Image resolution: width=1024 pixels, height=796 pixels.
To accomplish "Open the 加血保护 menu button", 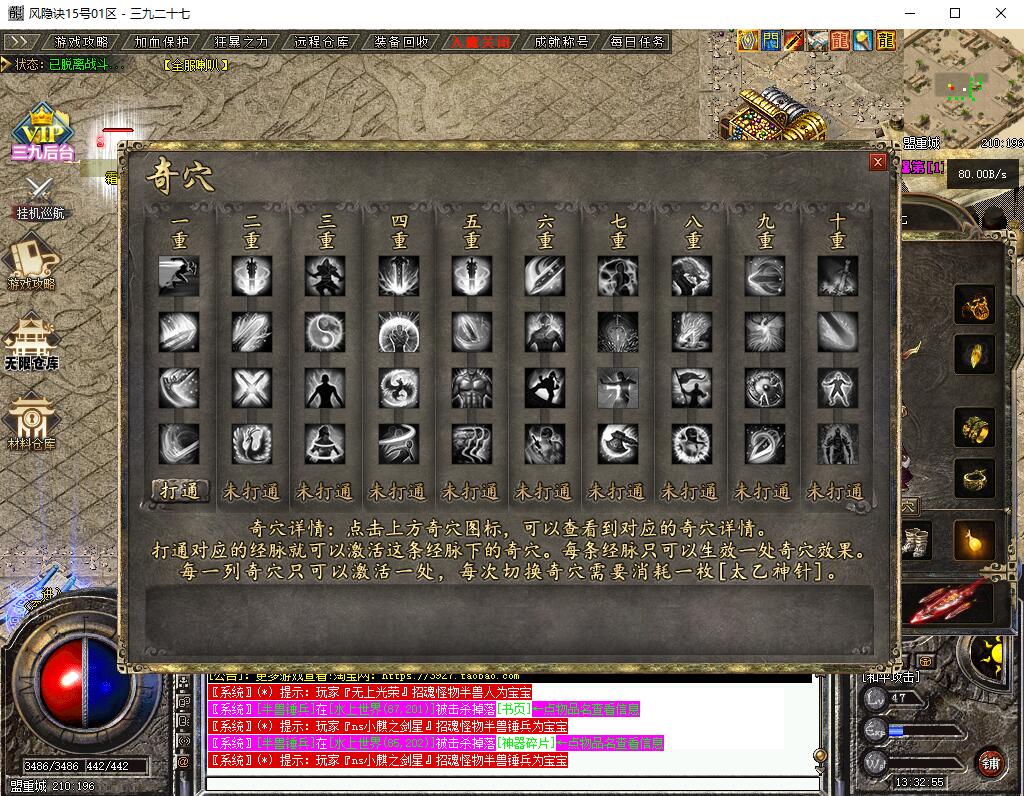I will pyautogui.click(x=161, y=42).
